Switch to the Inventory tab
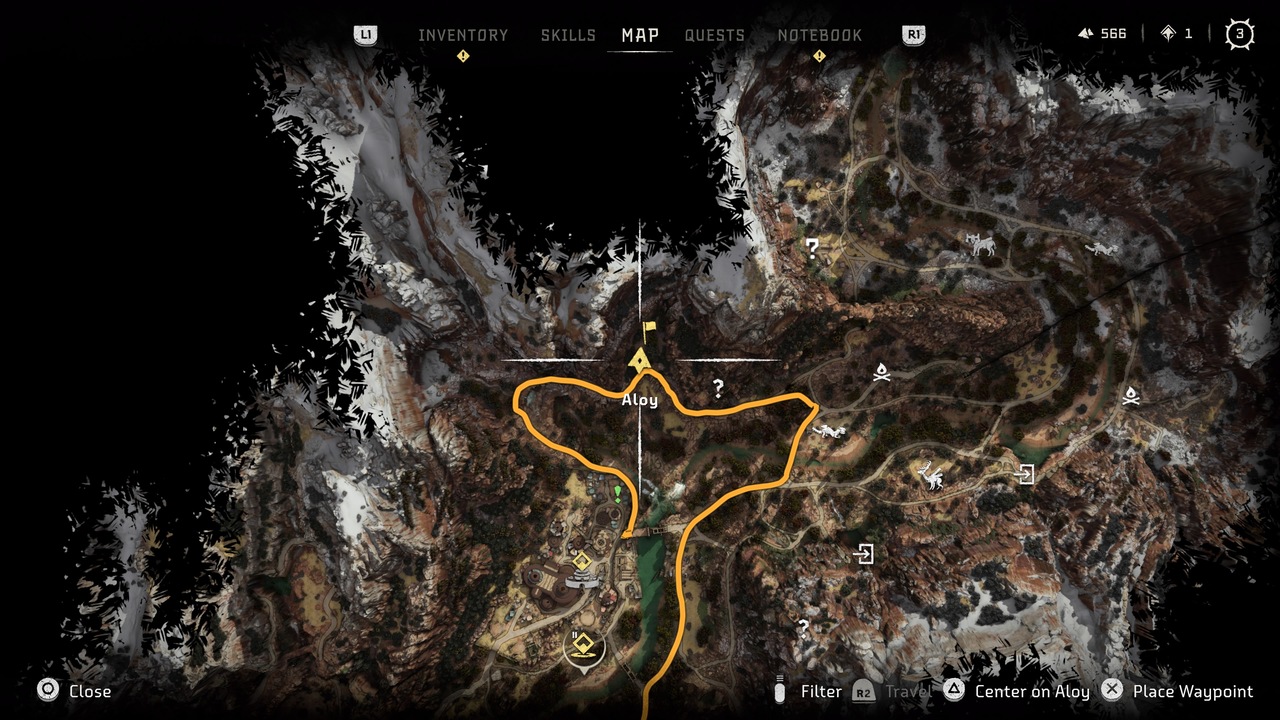The image size is (1280, 720). [x=463, y=35]
